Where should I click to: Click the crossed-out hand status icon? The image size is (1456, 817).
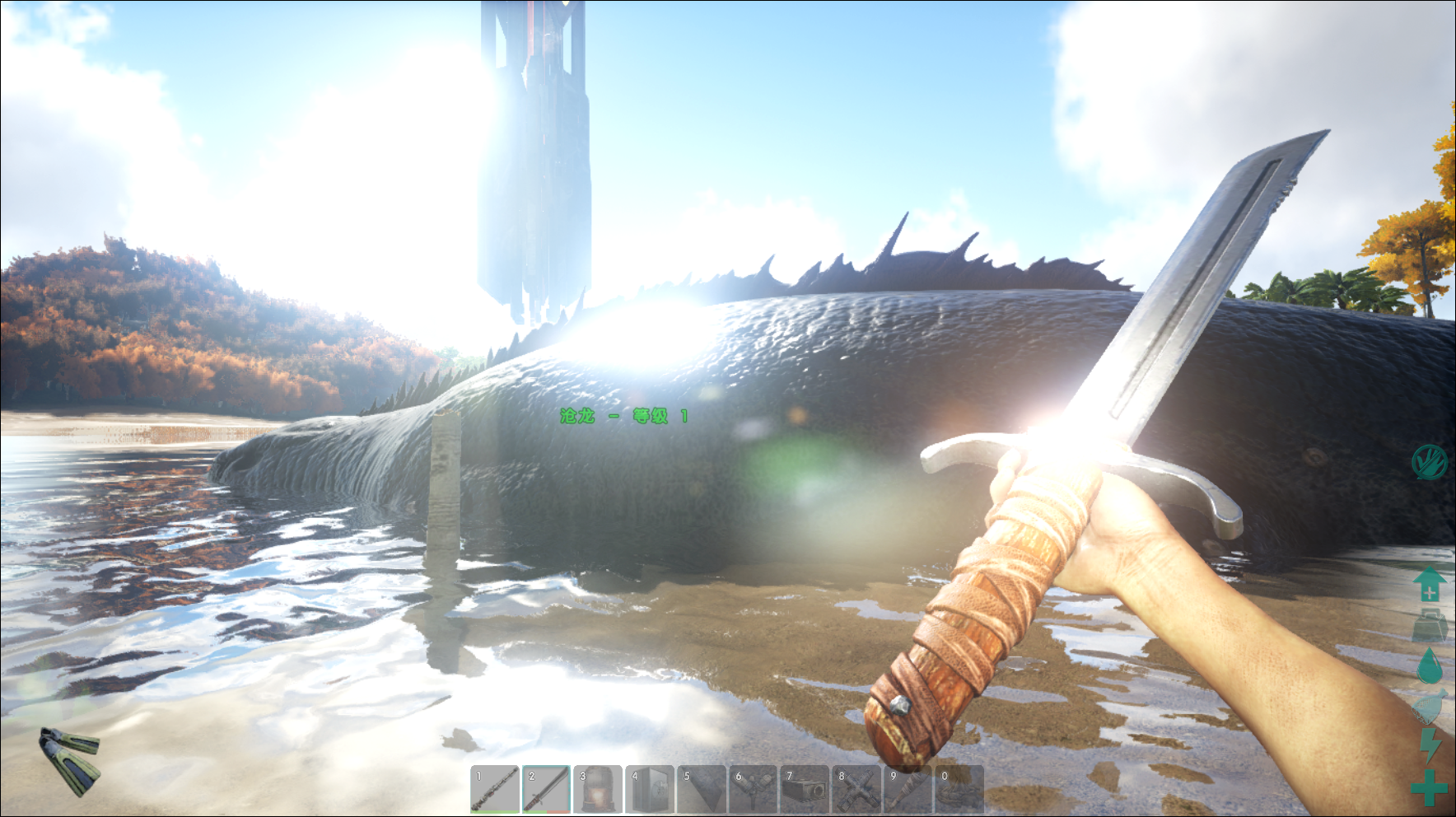pos(1429,462)
